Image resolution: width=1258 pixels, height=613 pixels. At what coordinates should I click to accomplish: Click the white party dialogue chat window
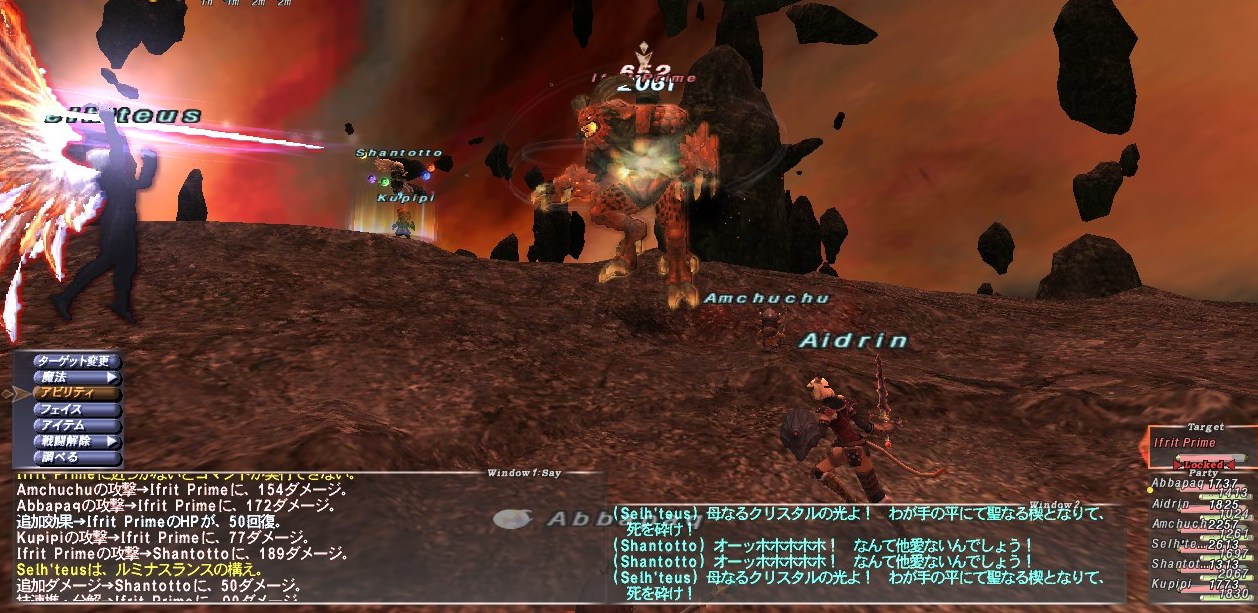click(860, 553)
